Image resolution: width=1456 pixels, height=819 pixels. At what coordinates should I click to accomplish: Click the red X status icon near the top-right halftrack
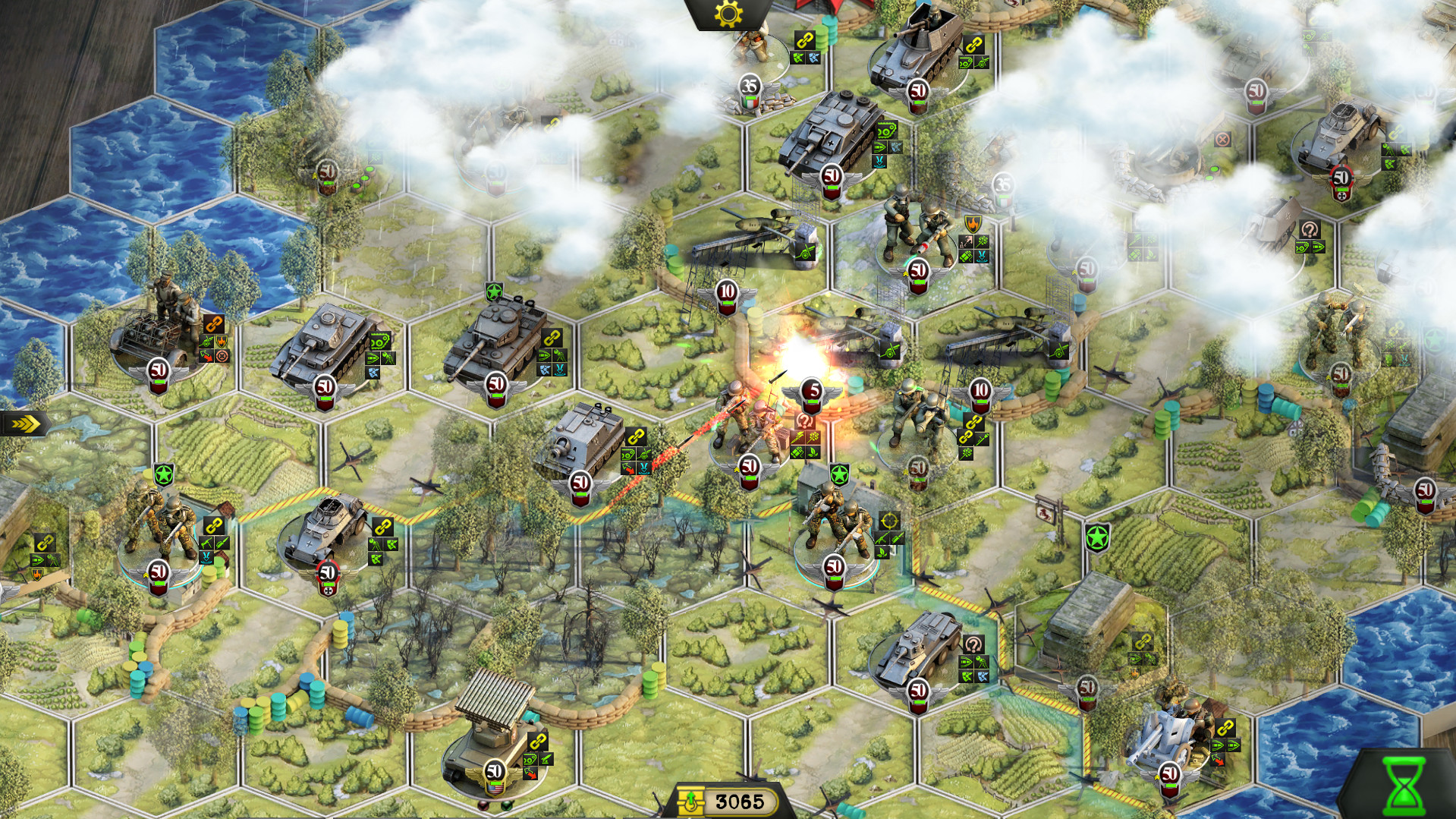[1222, 140]
